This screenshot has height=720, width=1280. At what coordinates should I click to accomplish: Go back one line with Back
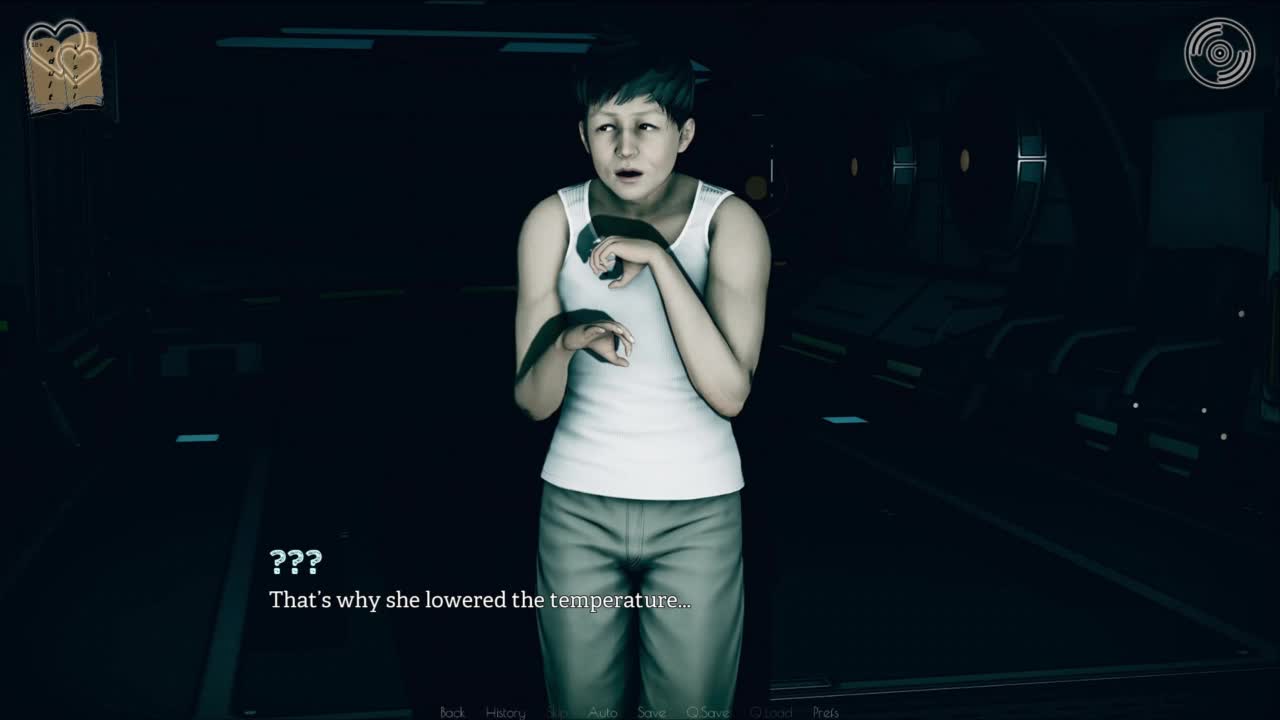[452, 712]
